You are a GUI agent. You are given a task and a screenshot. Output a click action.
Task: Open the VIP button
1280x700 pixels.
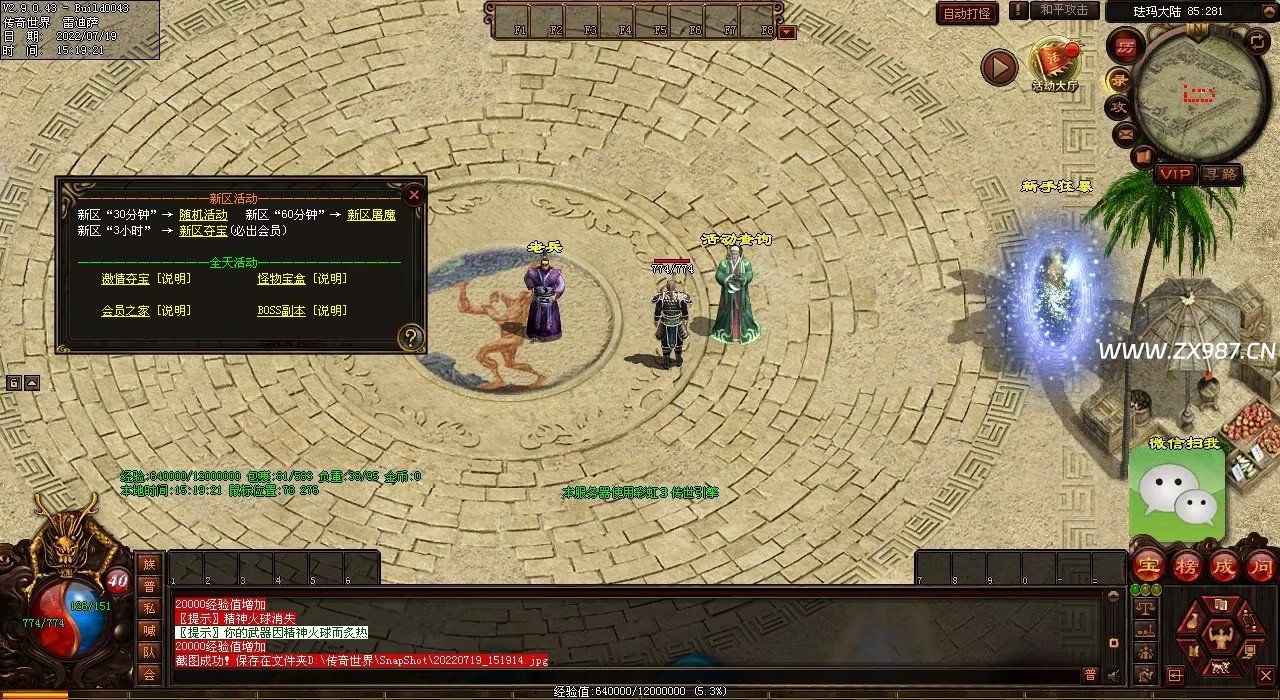point(1175,174)
